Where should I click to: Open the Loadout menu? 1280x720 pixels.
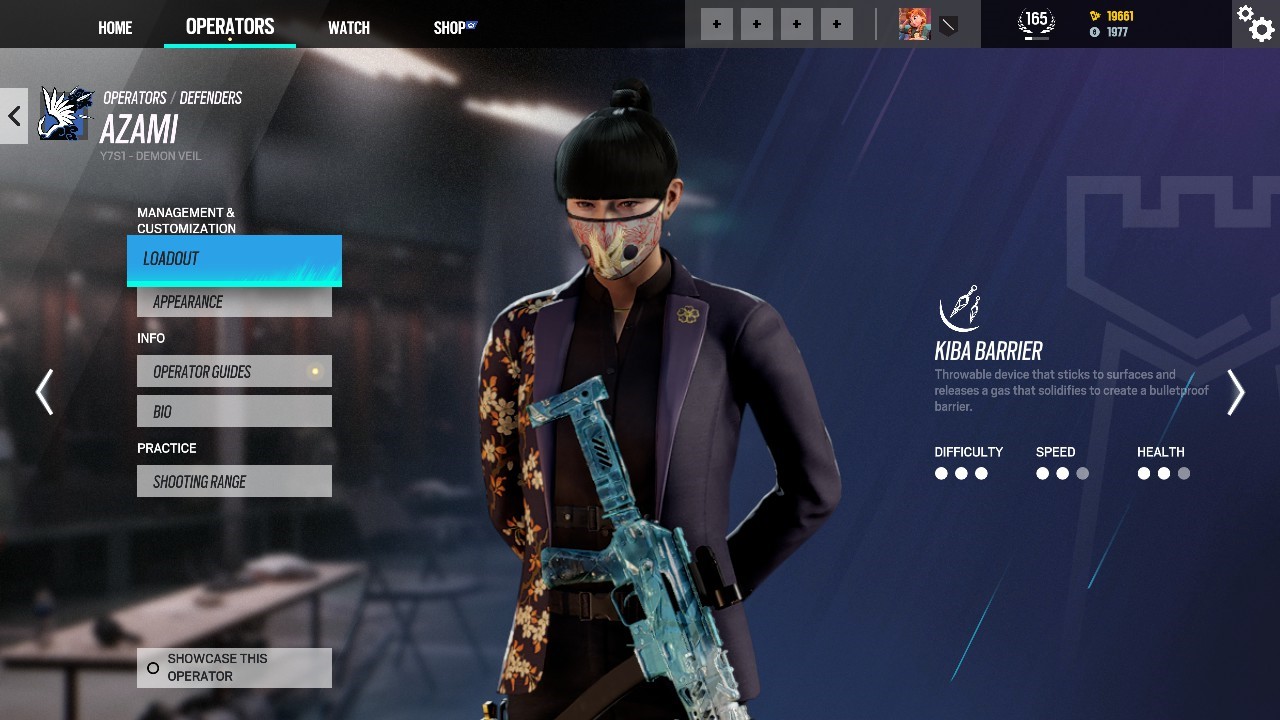point(234,259)
